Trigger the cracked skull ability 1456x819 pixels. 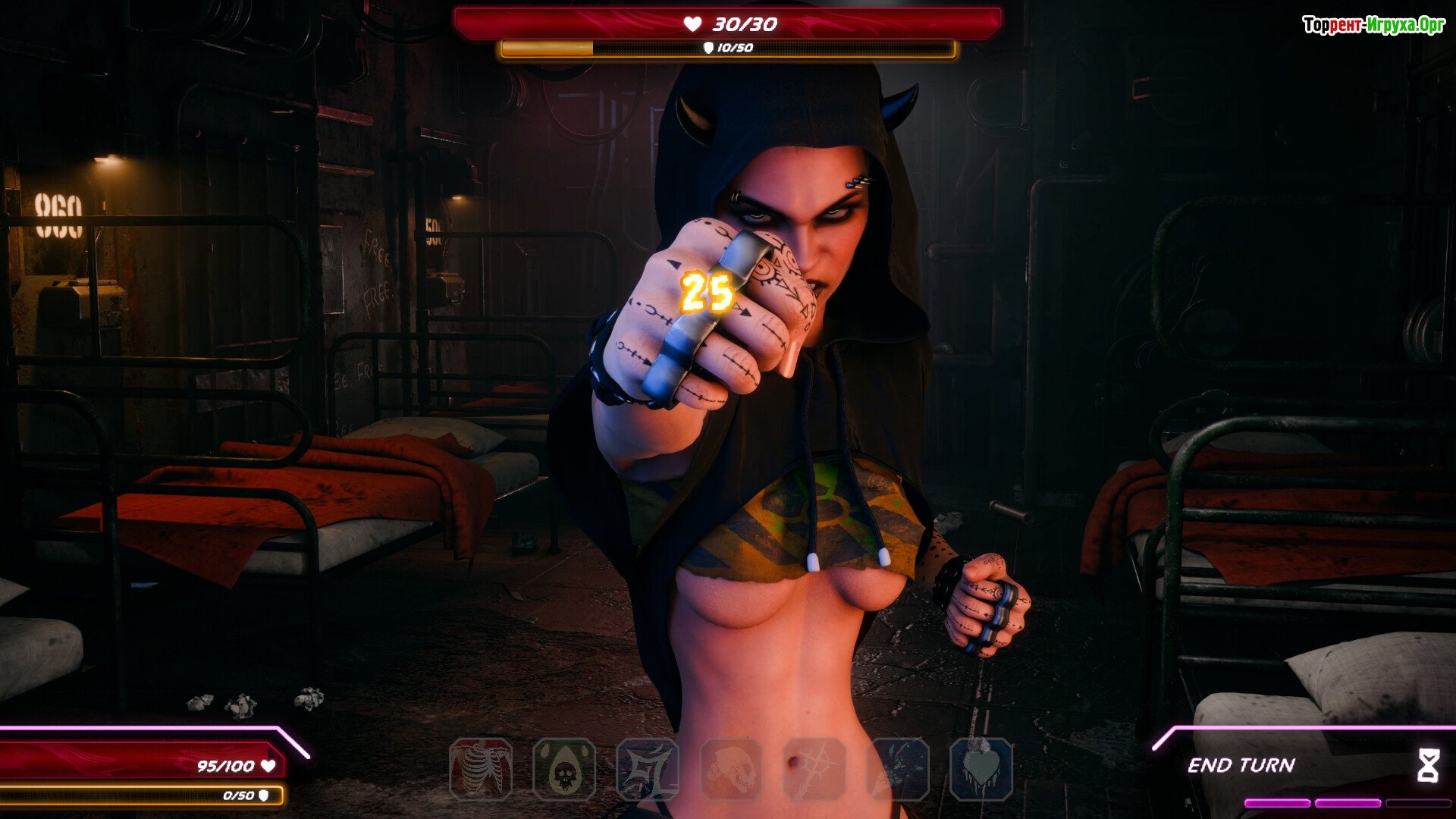(x=730, y=769)
